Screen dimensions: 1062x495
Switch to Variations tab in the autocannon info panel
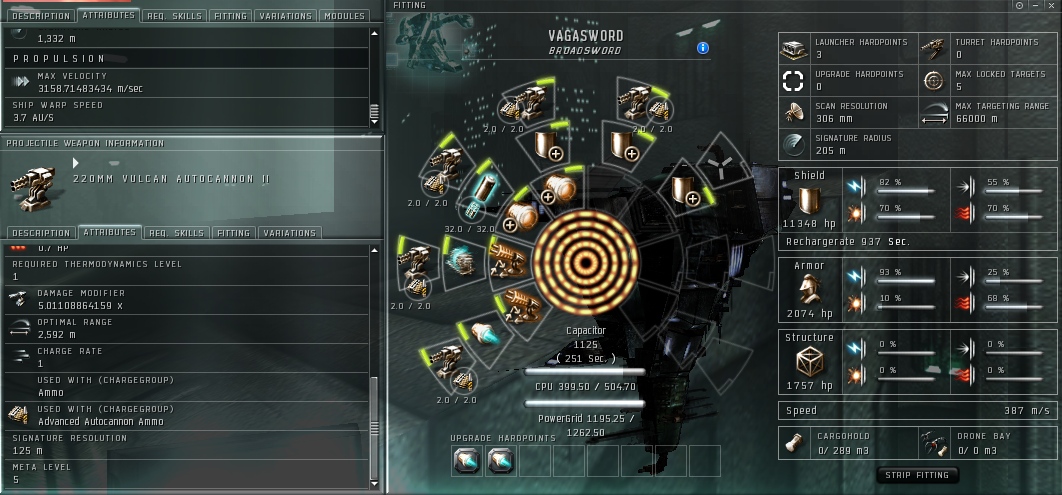point(289,233)
